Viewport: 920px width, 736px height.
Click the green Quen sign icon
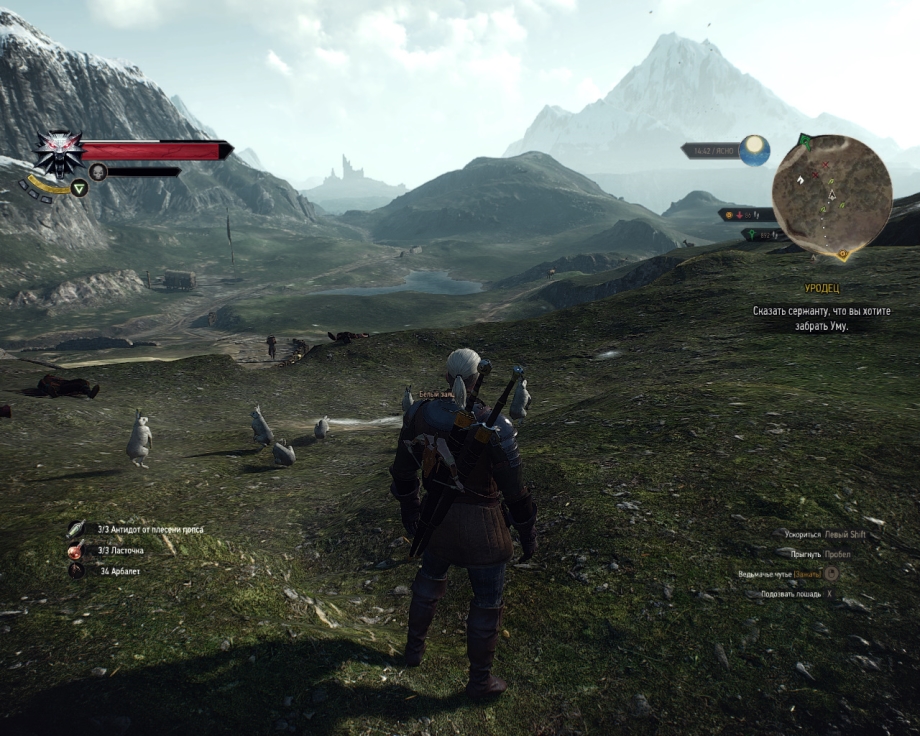click(x=79, y=187)
